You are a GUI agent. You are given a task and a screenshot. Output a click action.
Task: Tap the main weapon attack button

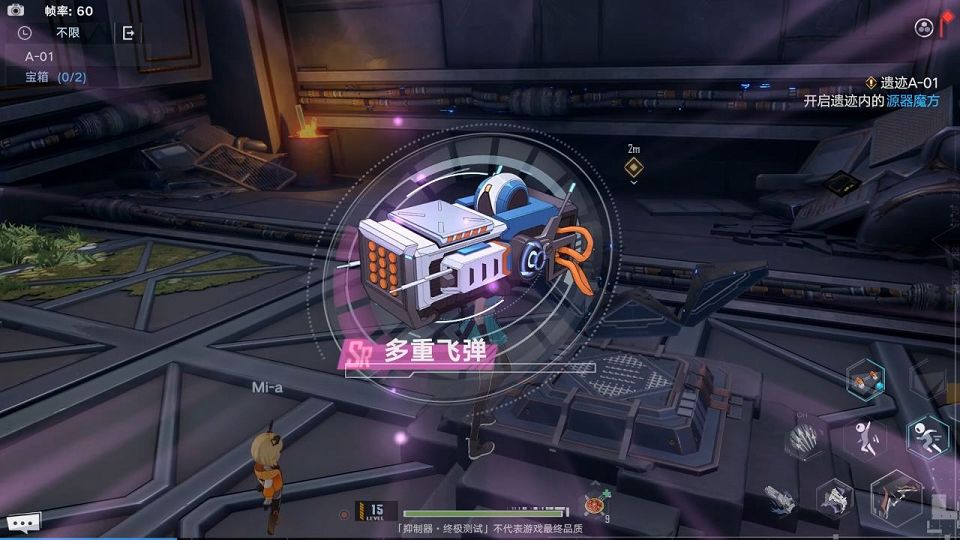click(x=895, y=497)
